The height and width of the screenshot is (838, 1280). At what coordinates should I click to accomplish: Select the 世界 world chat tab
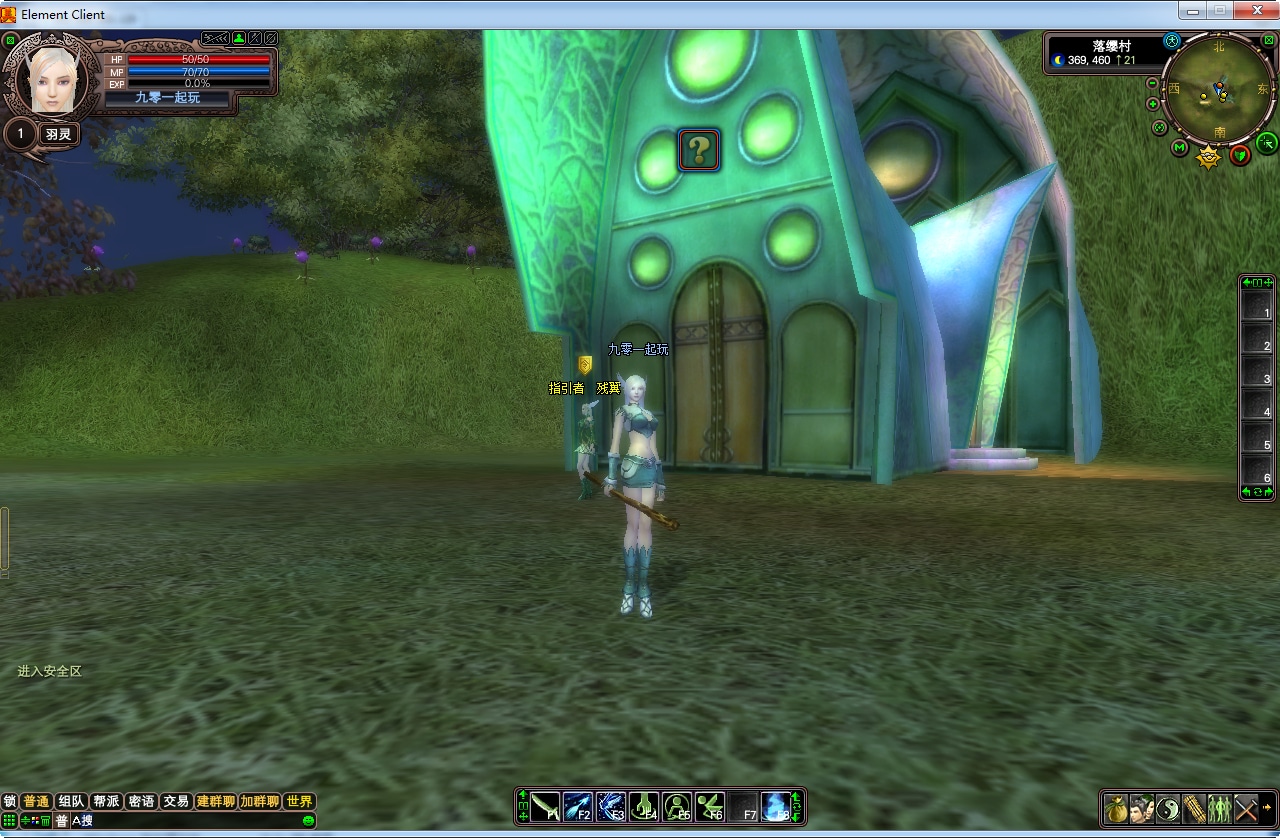pyautogui.click(x=299, y=801)
